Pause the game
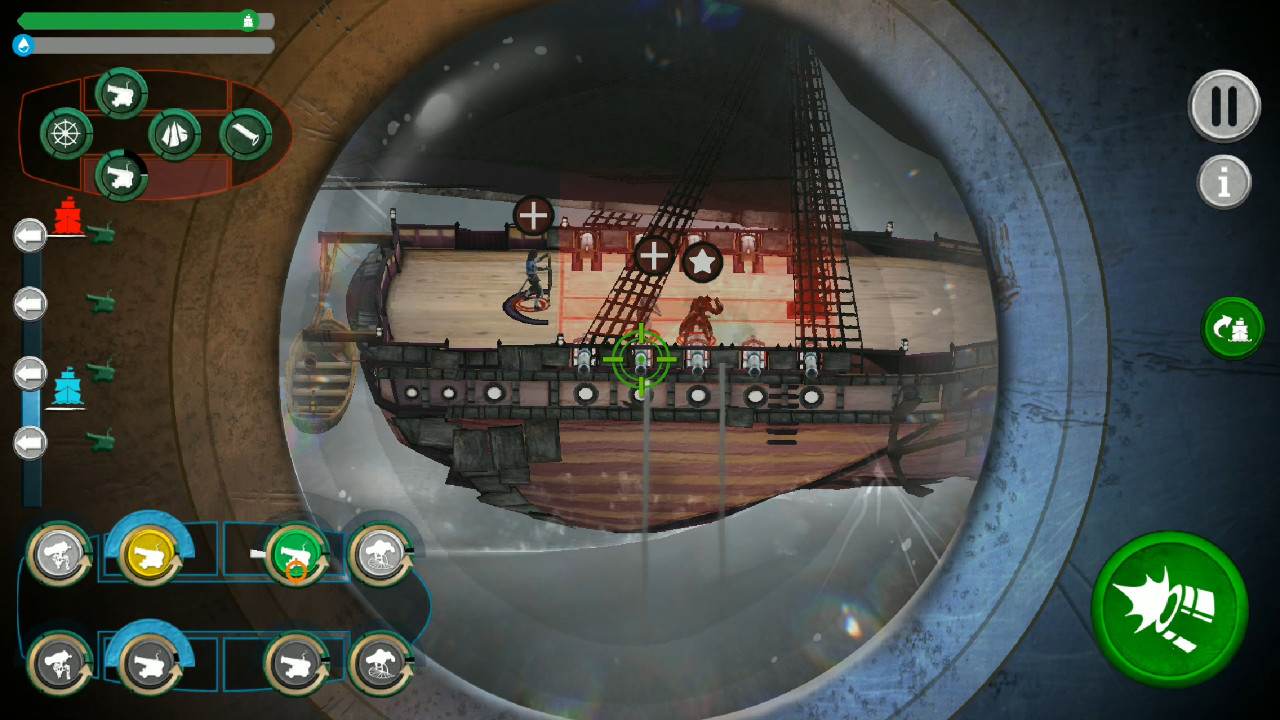The width and height of the screenshot is (1280, 720). coord(1224,106)
